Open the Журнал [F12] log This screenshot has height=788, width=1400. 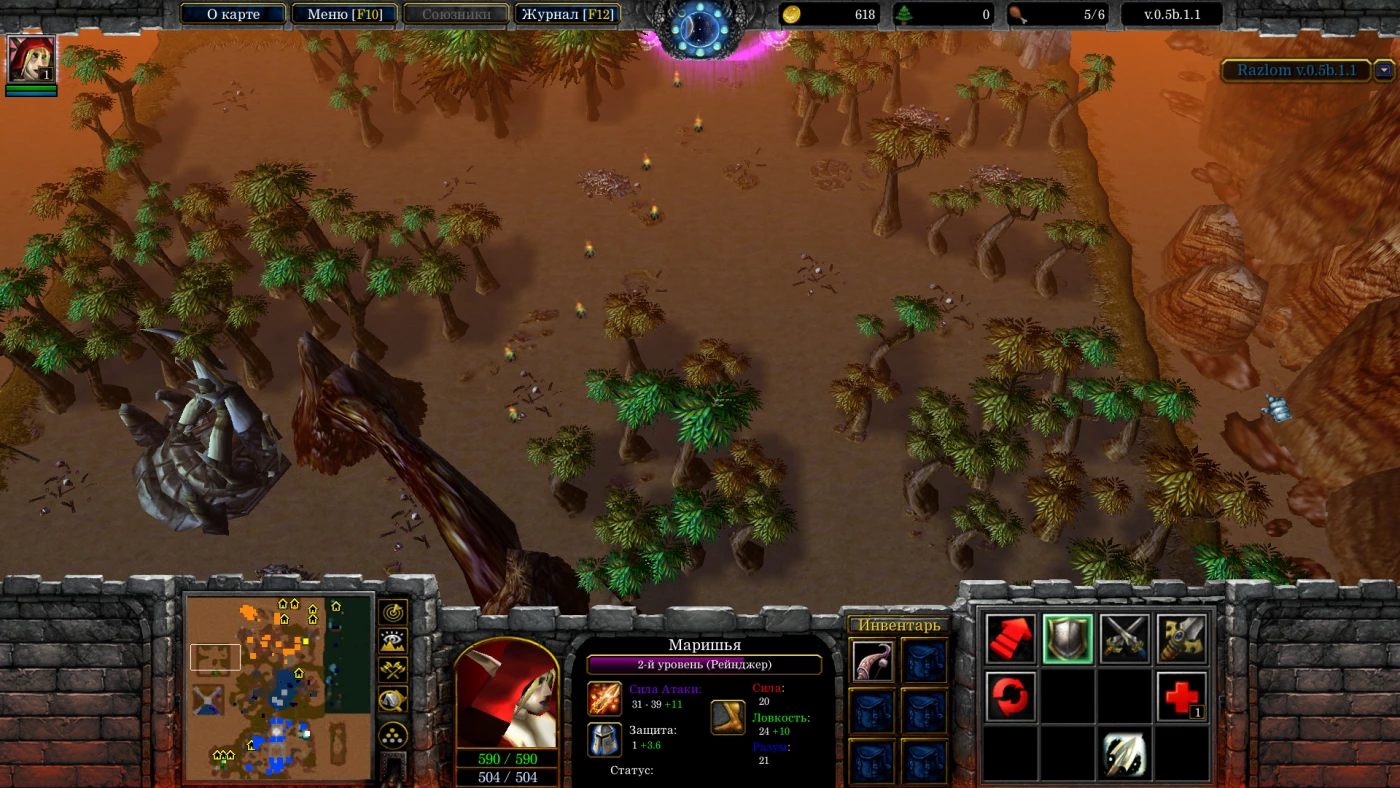point(567,14)
